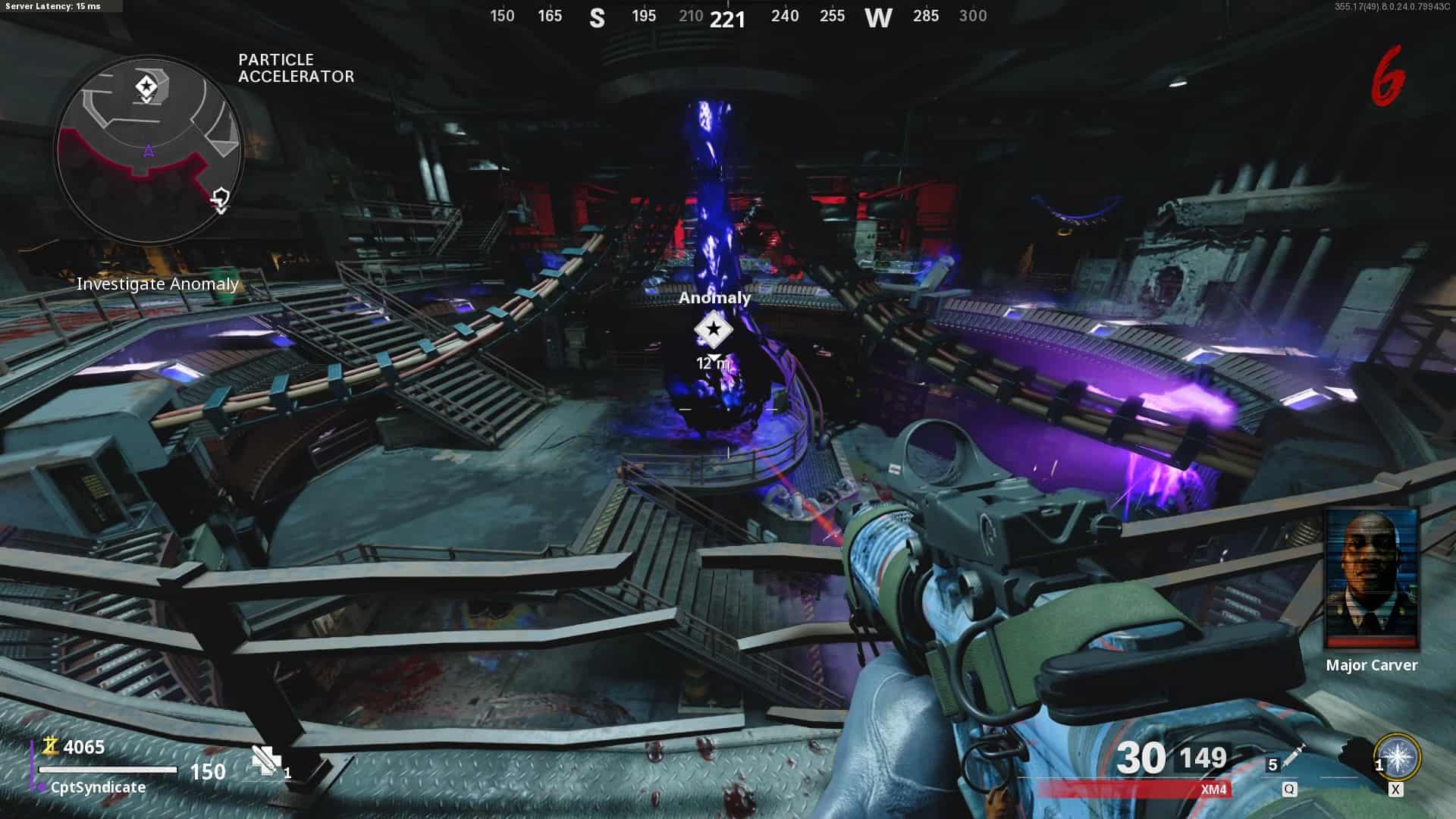This screenshot has height=819, width=1456.
Task: Click the circular minimap
Action: (x=149, y=150)
